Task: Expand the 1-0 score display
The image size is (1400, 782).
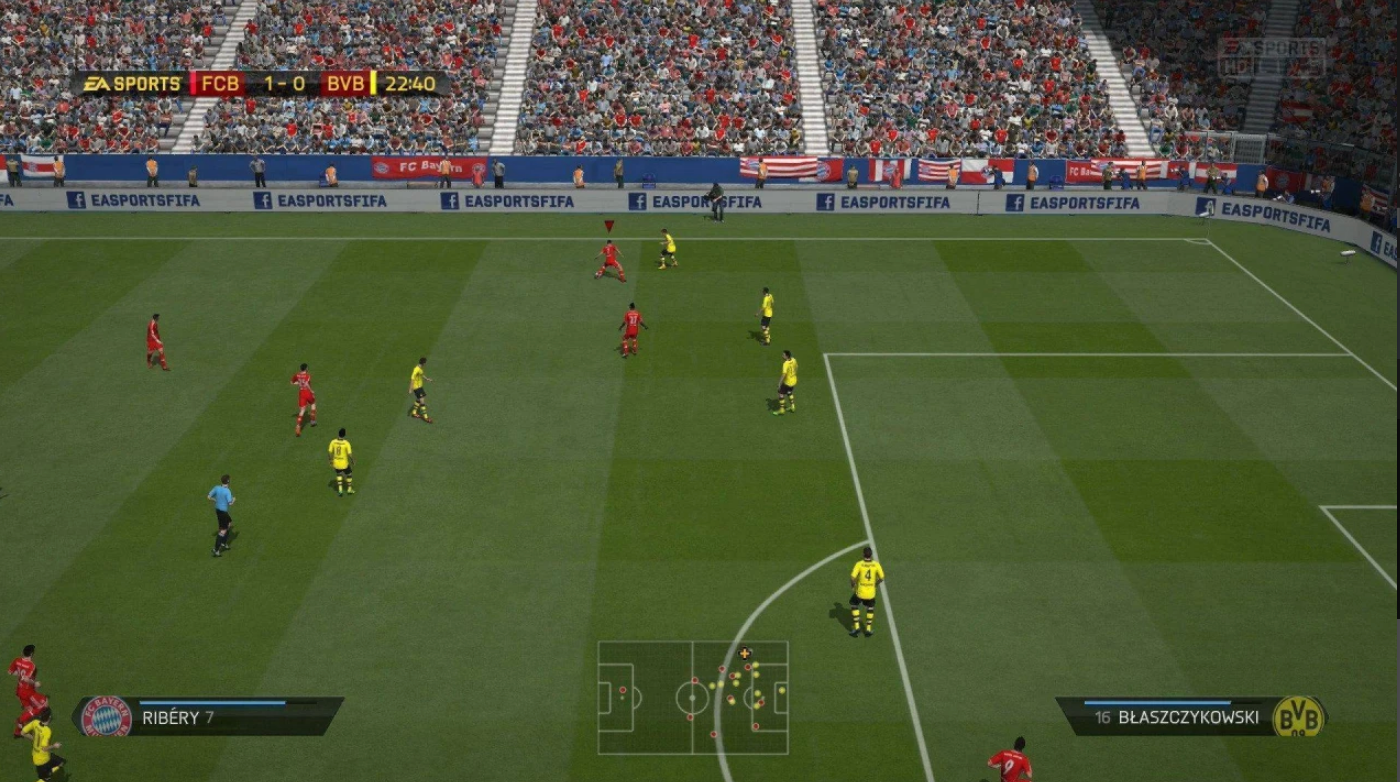Action: coord(286,83)
